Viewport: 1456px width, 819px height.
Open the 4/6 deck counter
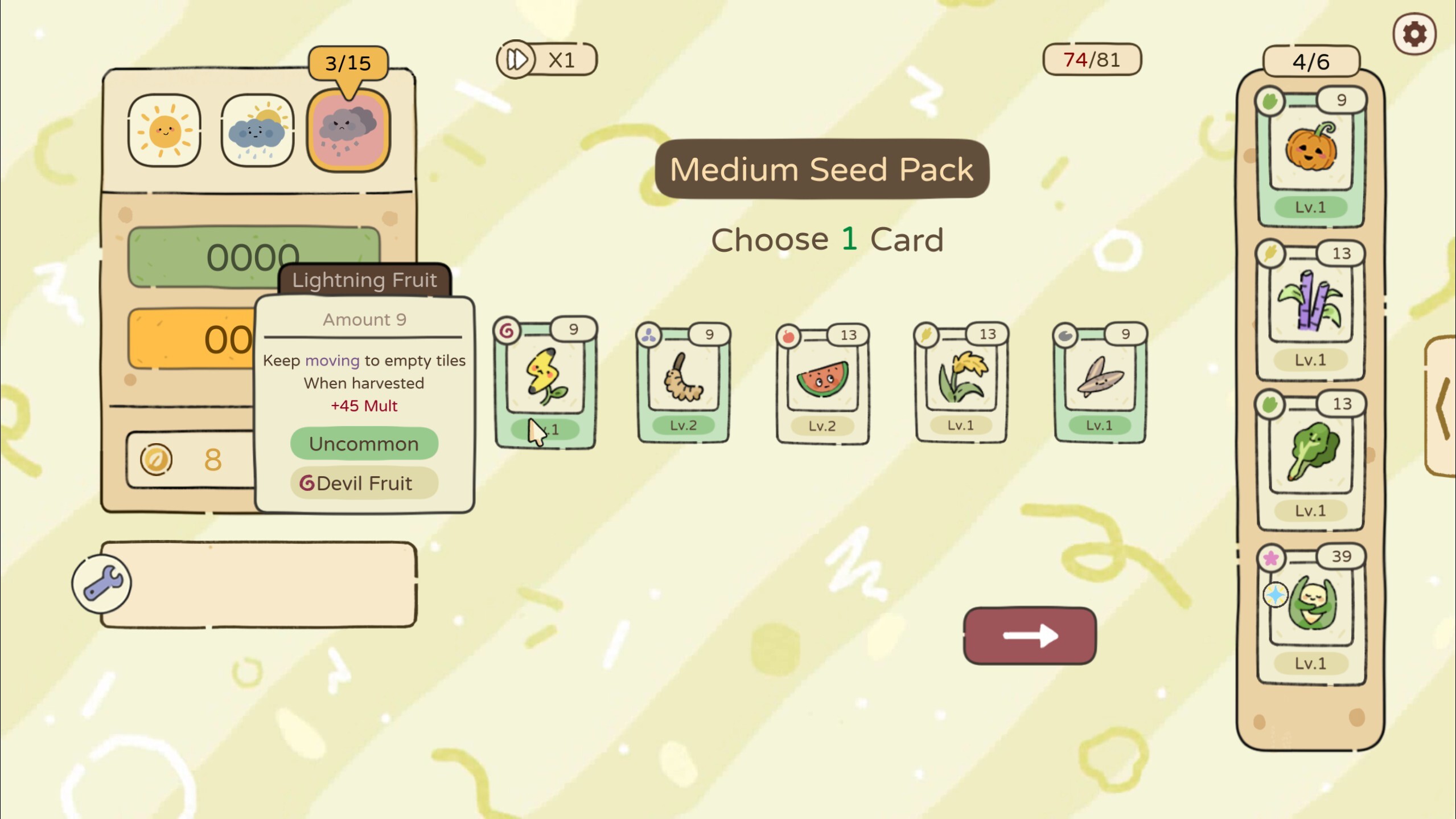point(1311,62)
